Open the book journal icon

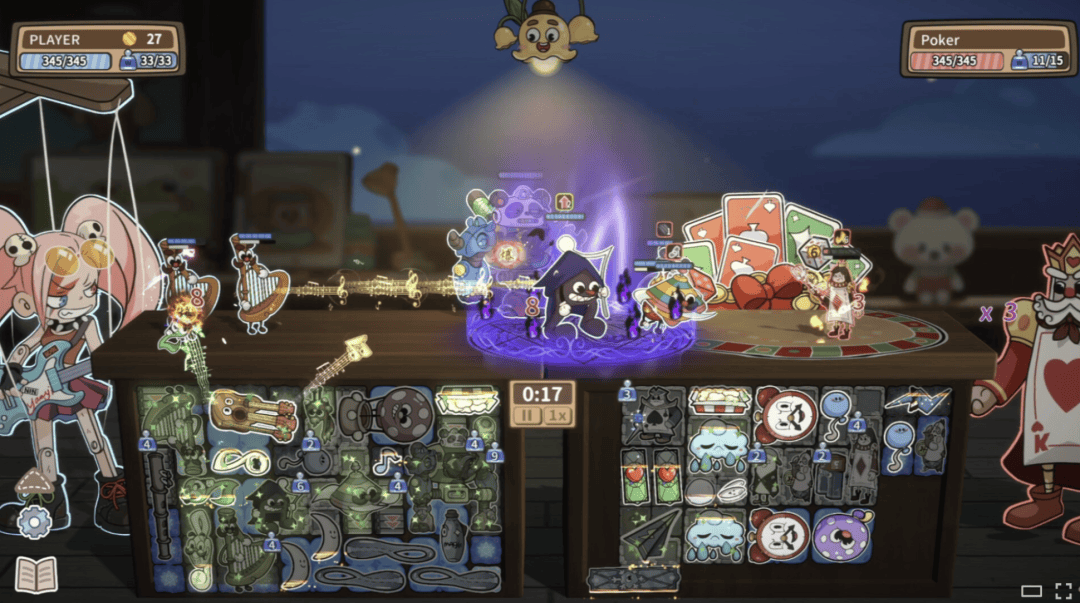click(x=35, y=575)
